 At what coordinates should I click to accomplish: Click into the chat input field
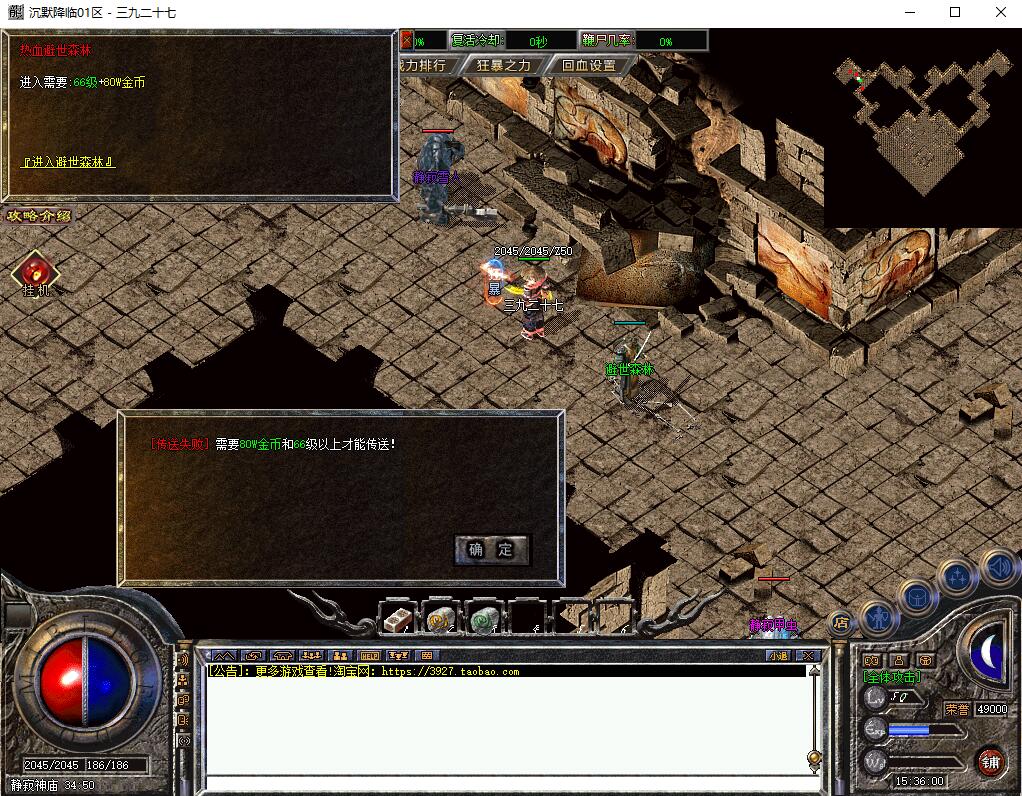tap(500, 783)
